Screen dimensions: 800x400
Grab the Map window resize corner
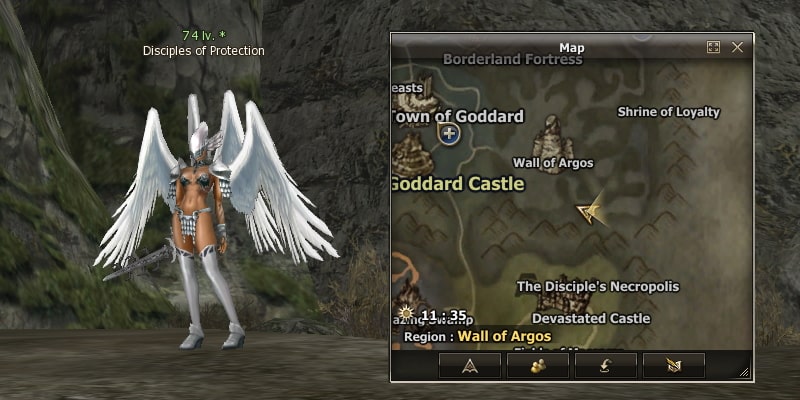point(744,372)
